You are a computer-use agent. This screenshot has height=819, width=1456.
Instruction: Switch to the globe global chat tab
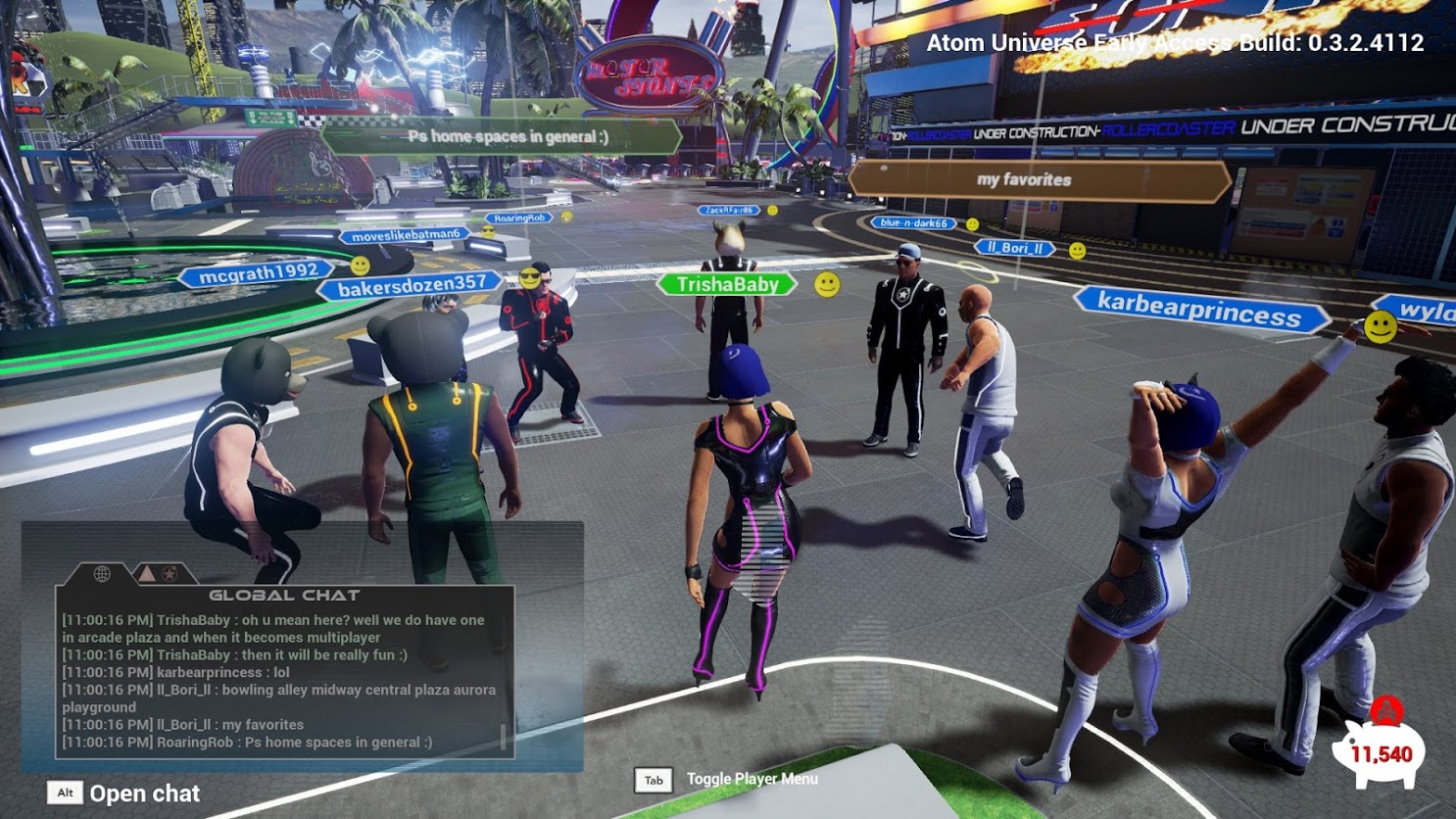click(x=102, y=573)
